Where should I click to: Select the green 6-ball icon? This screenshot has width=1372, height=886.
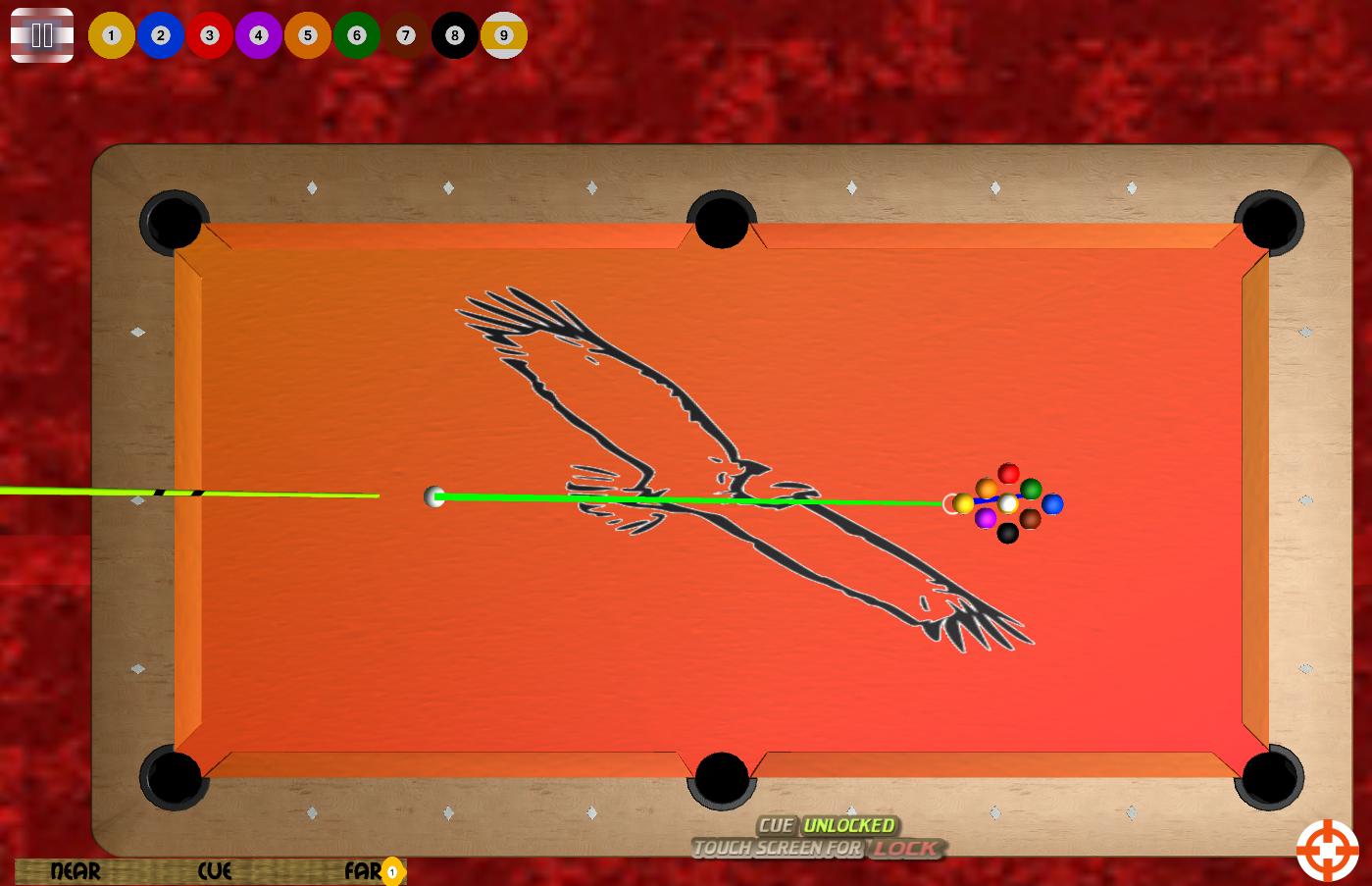pos(356,35)
